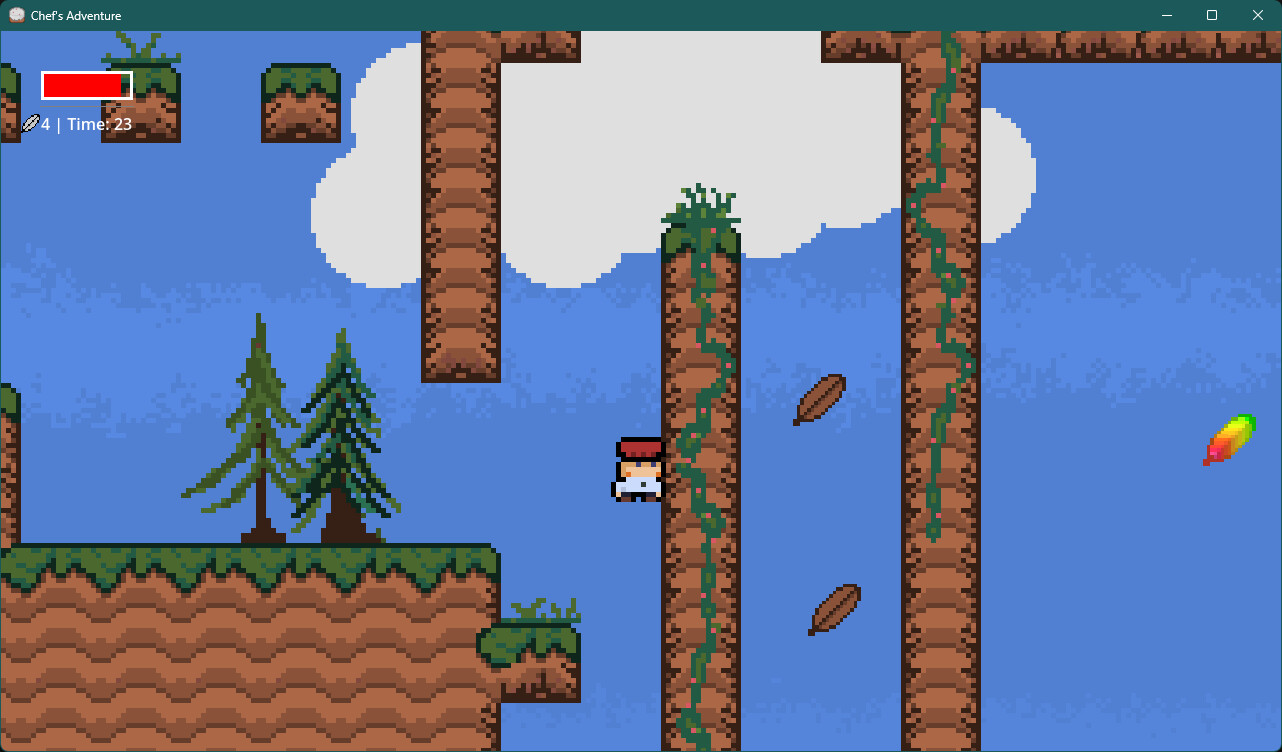This screenshot has width=1282, height=752.
Task: Click the maximize window button
Action: point(1211,15)
